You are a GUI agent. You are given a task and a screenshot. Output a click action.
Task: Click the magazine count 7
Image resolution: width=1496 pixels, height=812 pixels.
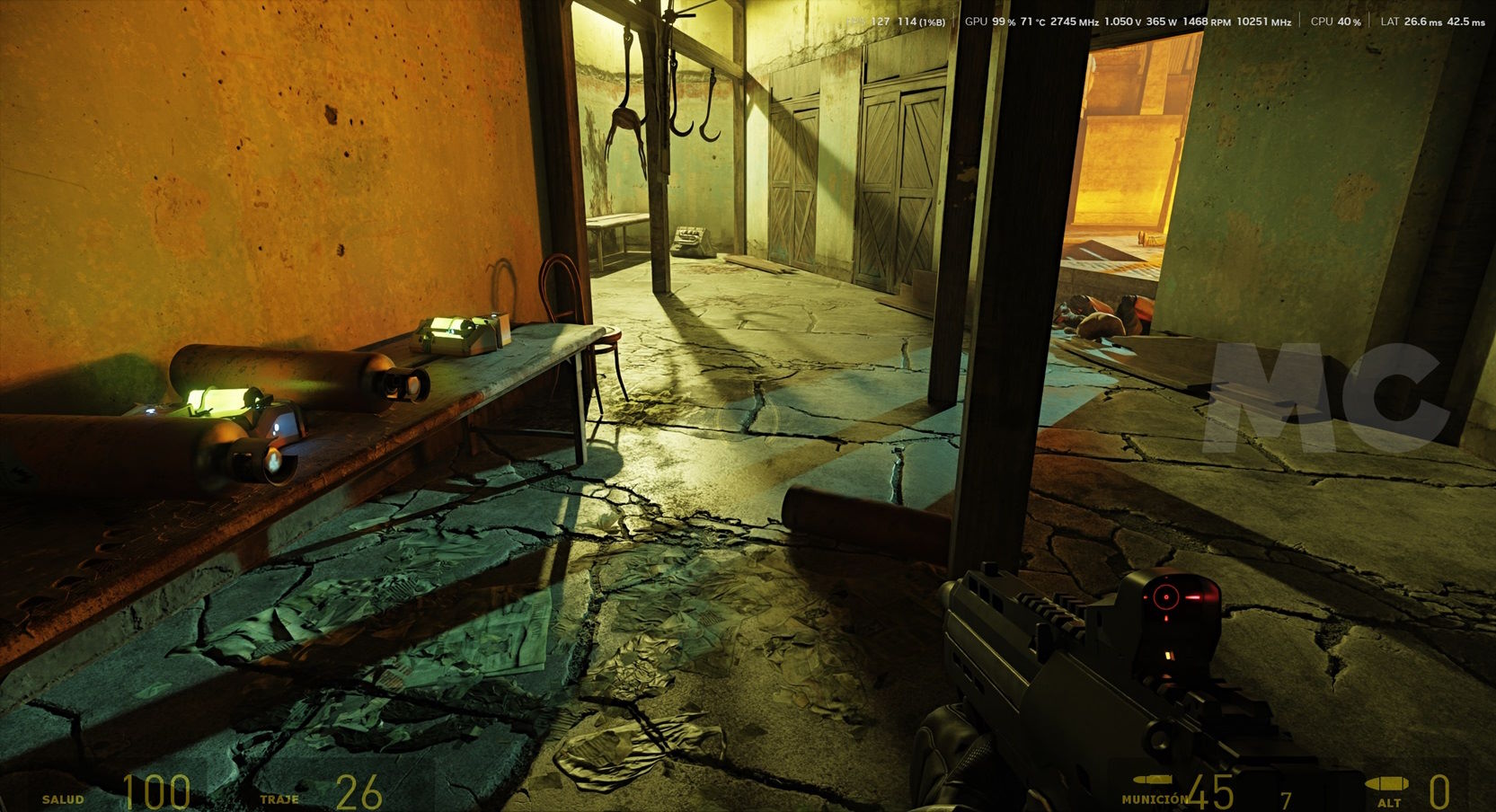[x=1287, y=798]
